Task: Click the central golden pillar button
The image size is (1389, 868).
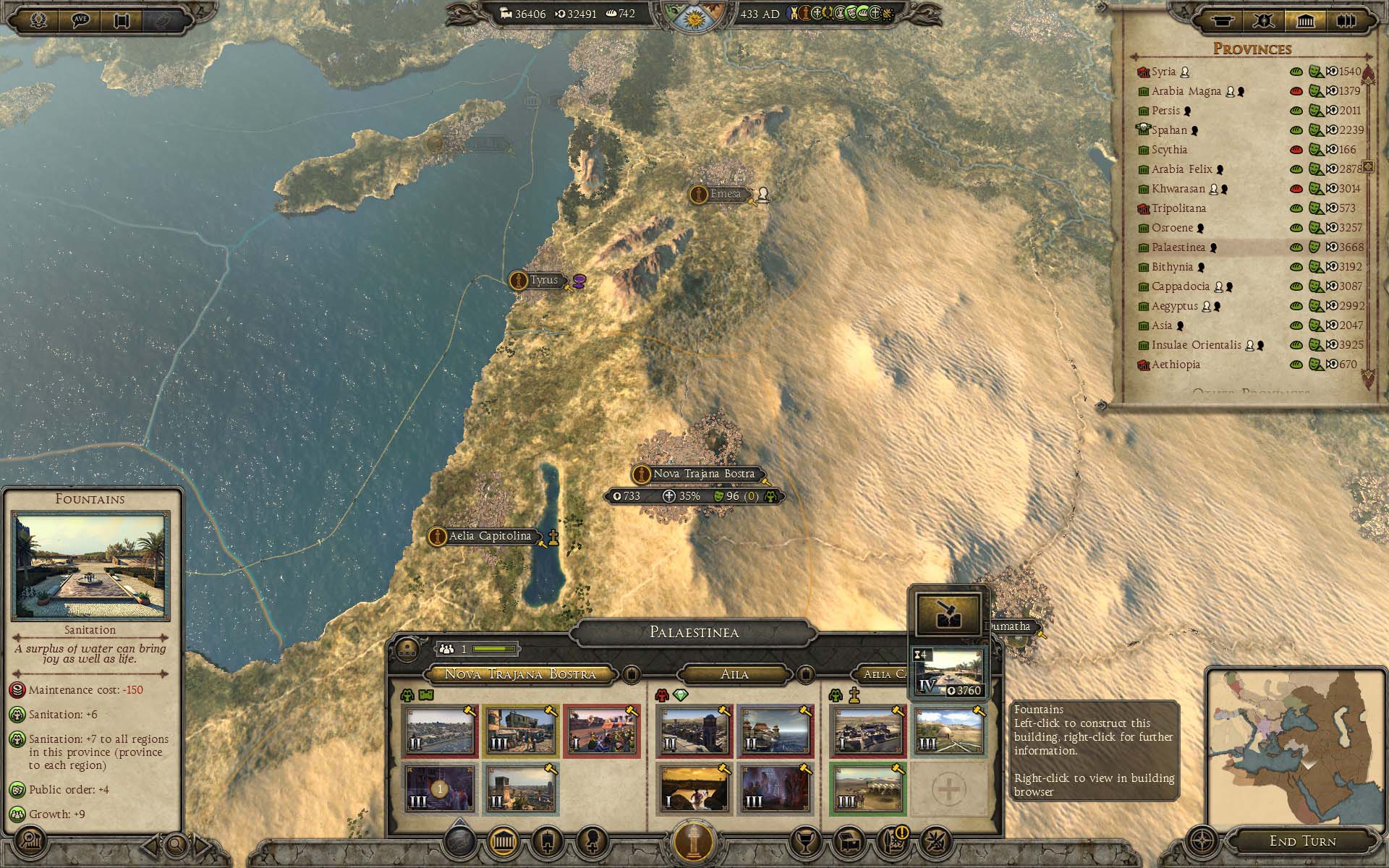Action: pyautogui.click(x=694, y=842)
